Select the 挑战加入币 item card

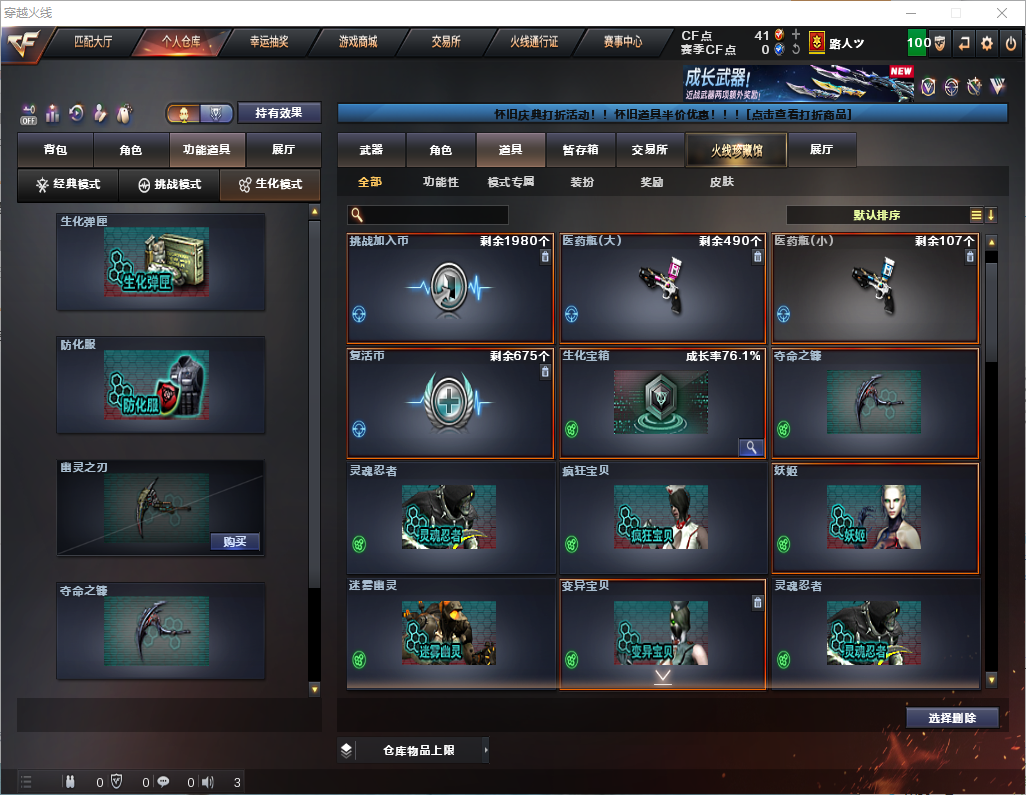(450, 289)
